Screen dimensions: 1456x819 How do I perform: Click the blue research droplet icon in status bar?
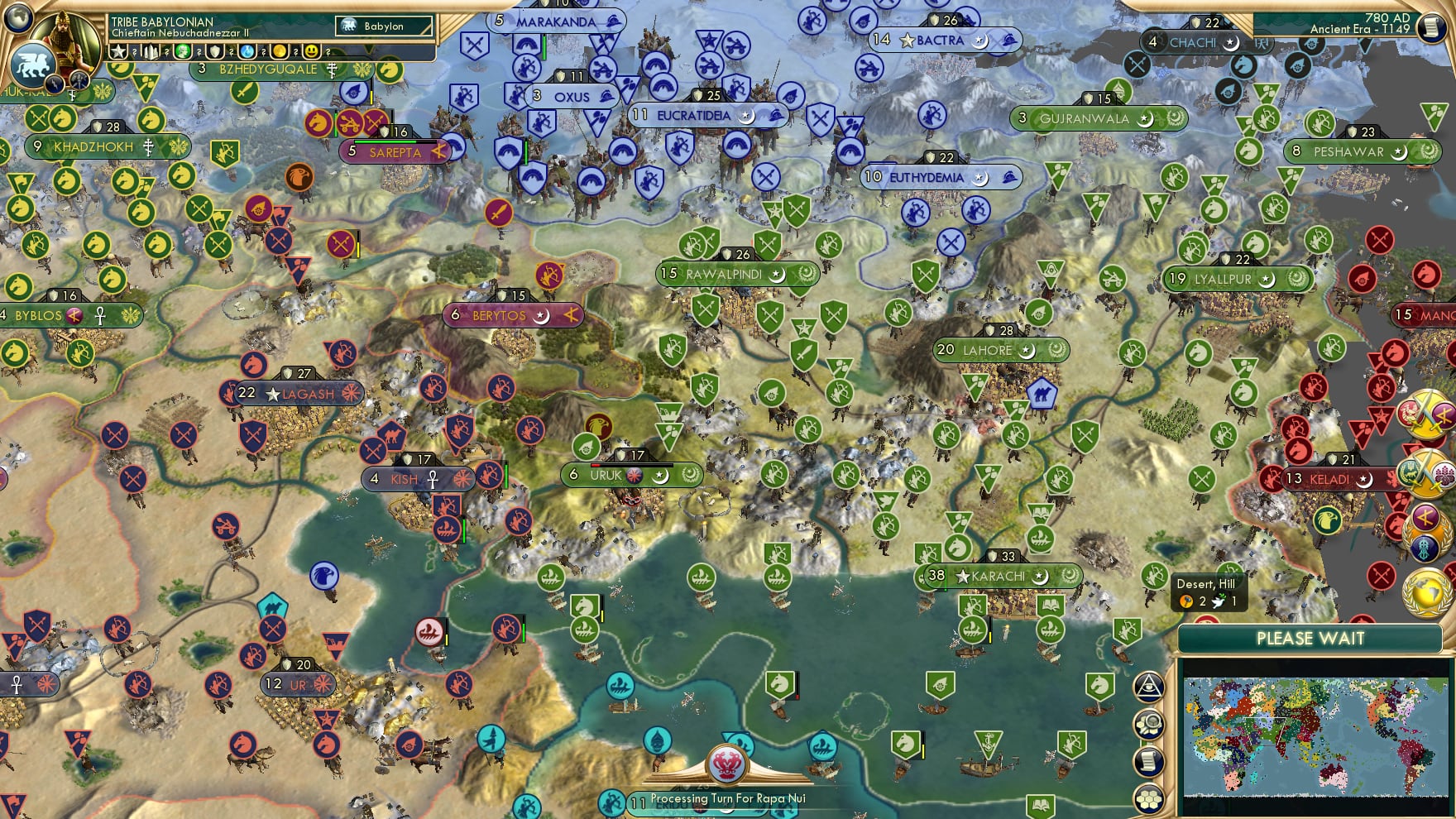[x=247, y=50]
